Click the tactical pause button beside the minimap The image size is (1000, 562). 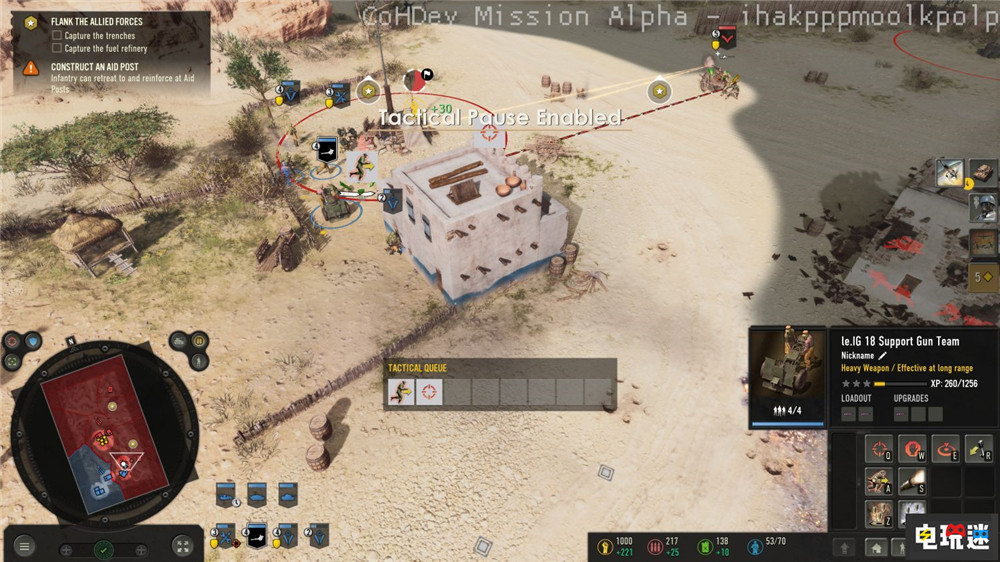(x=198, y=340)
